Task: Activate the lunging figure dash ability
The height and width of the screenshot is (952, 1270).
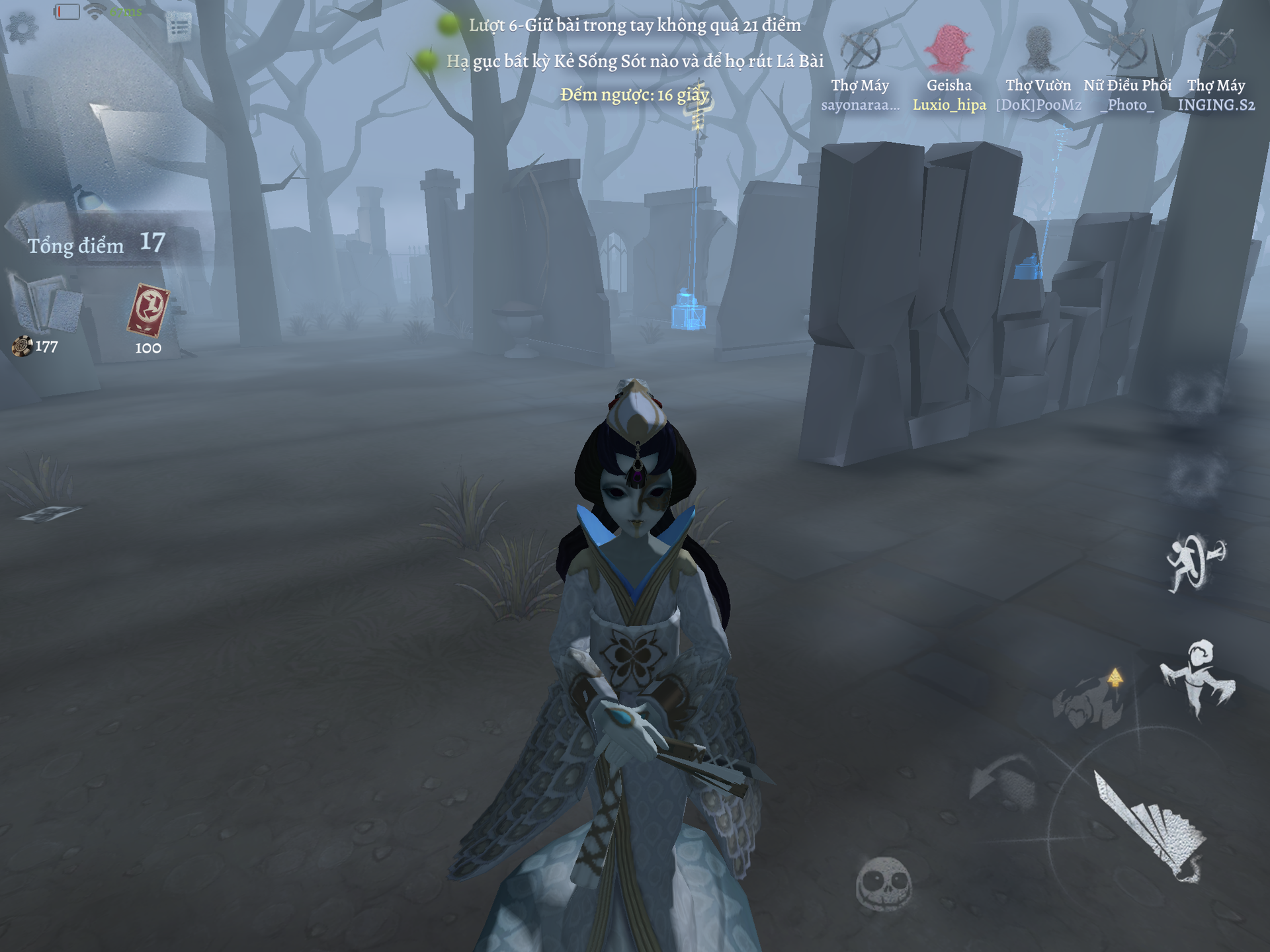Action: coord(1198,676)
